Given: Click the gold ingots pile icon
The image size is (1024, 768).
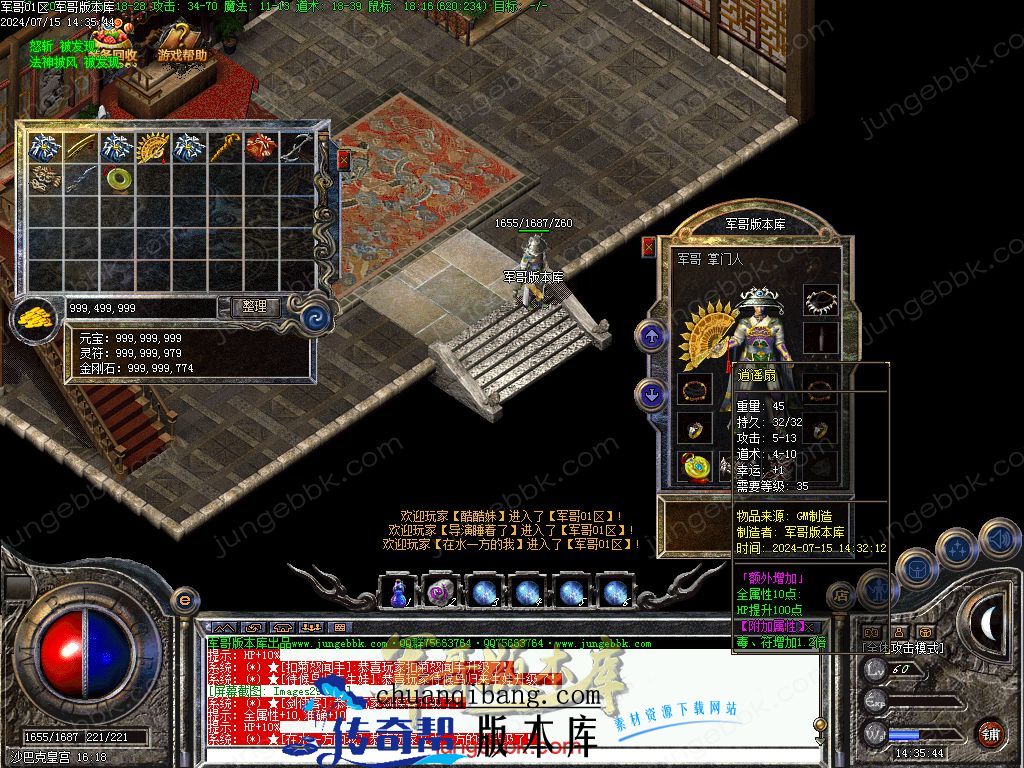Looking at the screenshot, I should 36,318.
